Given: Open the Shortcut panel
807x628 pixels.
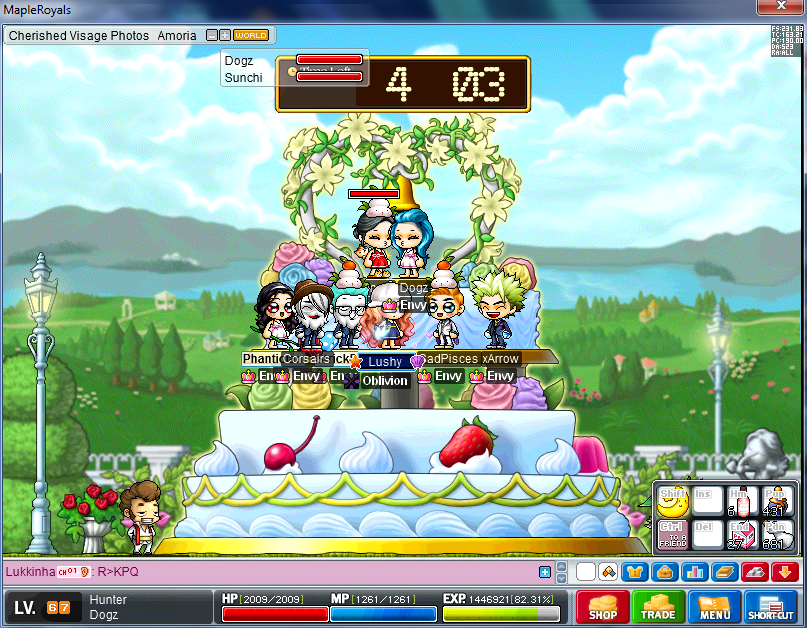Looking at the screenshot, I should (x=770, y=606).
